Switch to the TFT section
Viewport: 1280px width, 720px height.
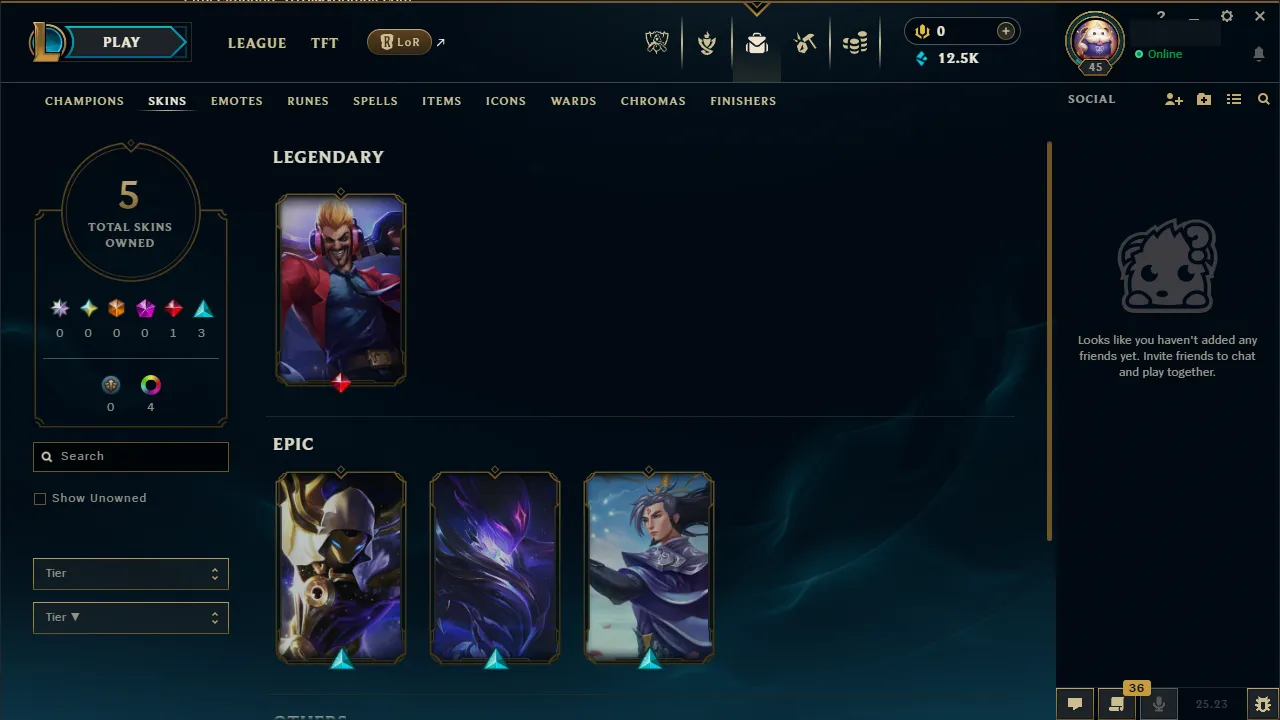click(x=324, y=43)
